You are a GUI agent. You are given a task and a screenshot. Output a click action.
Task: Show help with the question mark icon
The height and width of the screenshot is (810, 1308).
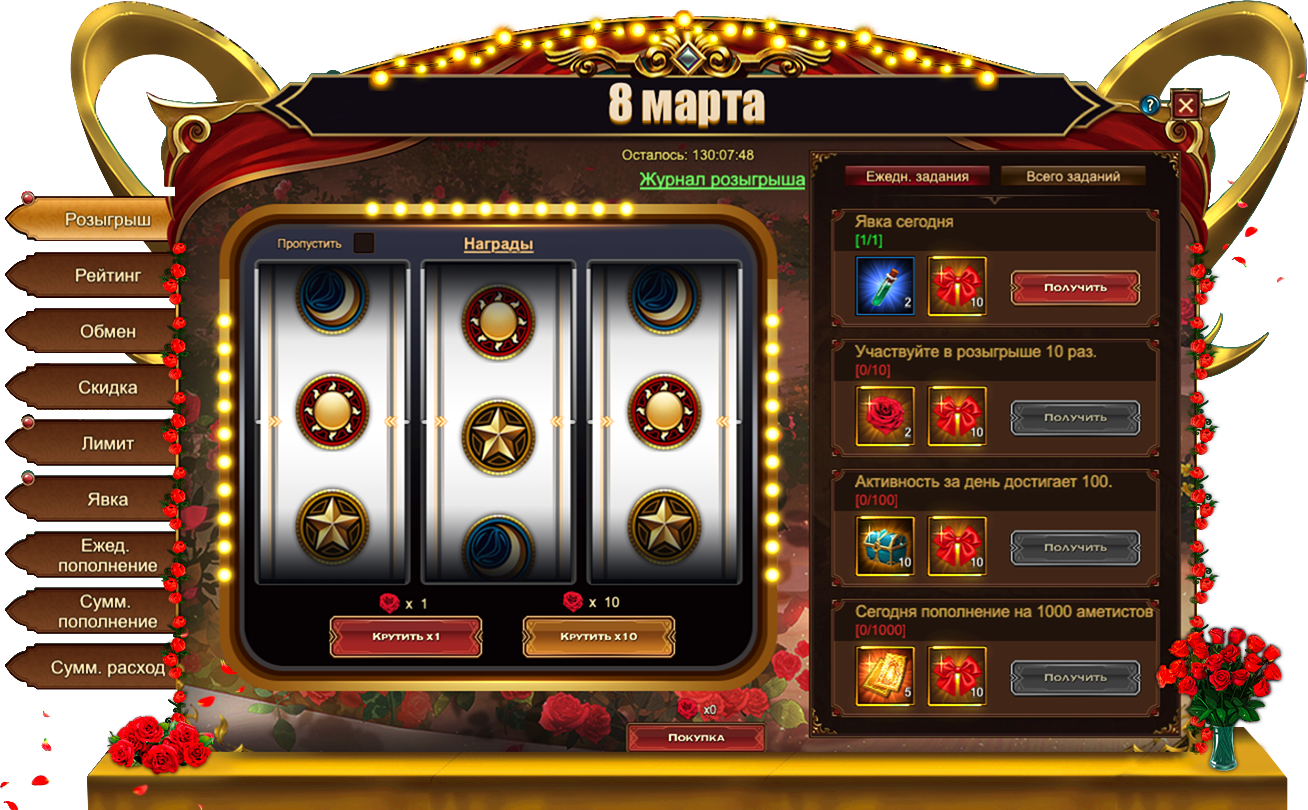(1151, 105)
